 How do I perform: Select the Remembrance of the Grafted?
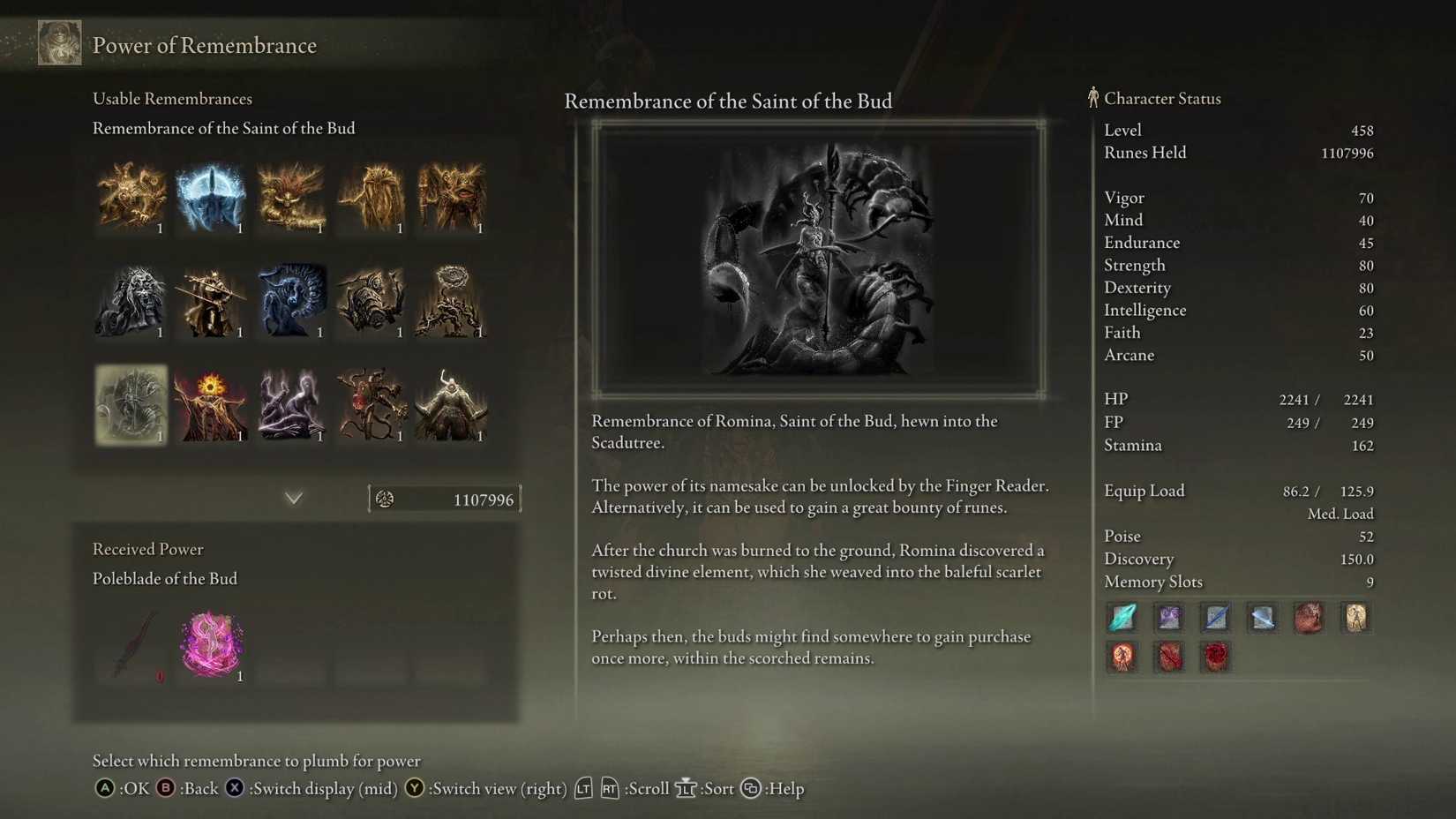click(131, 199)
